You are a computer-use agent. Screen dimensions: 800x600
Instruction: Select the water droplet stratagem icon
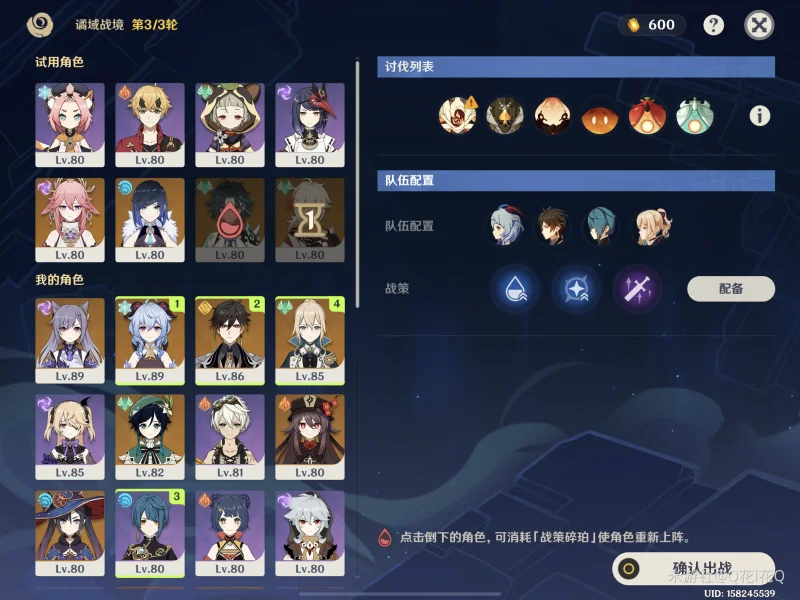click(517, 289)
